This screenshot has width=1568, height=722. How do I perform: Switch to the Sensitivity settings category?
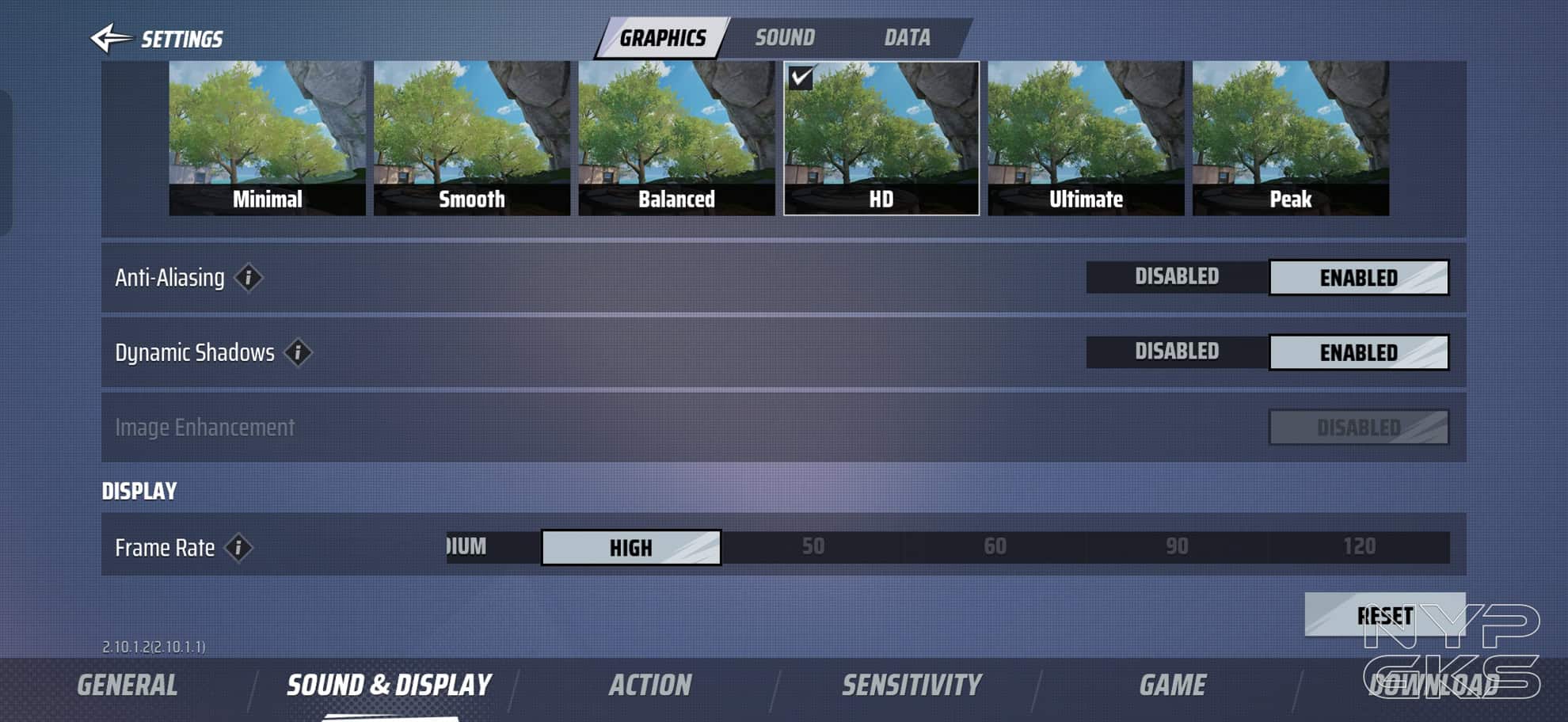tap(911, 686)
